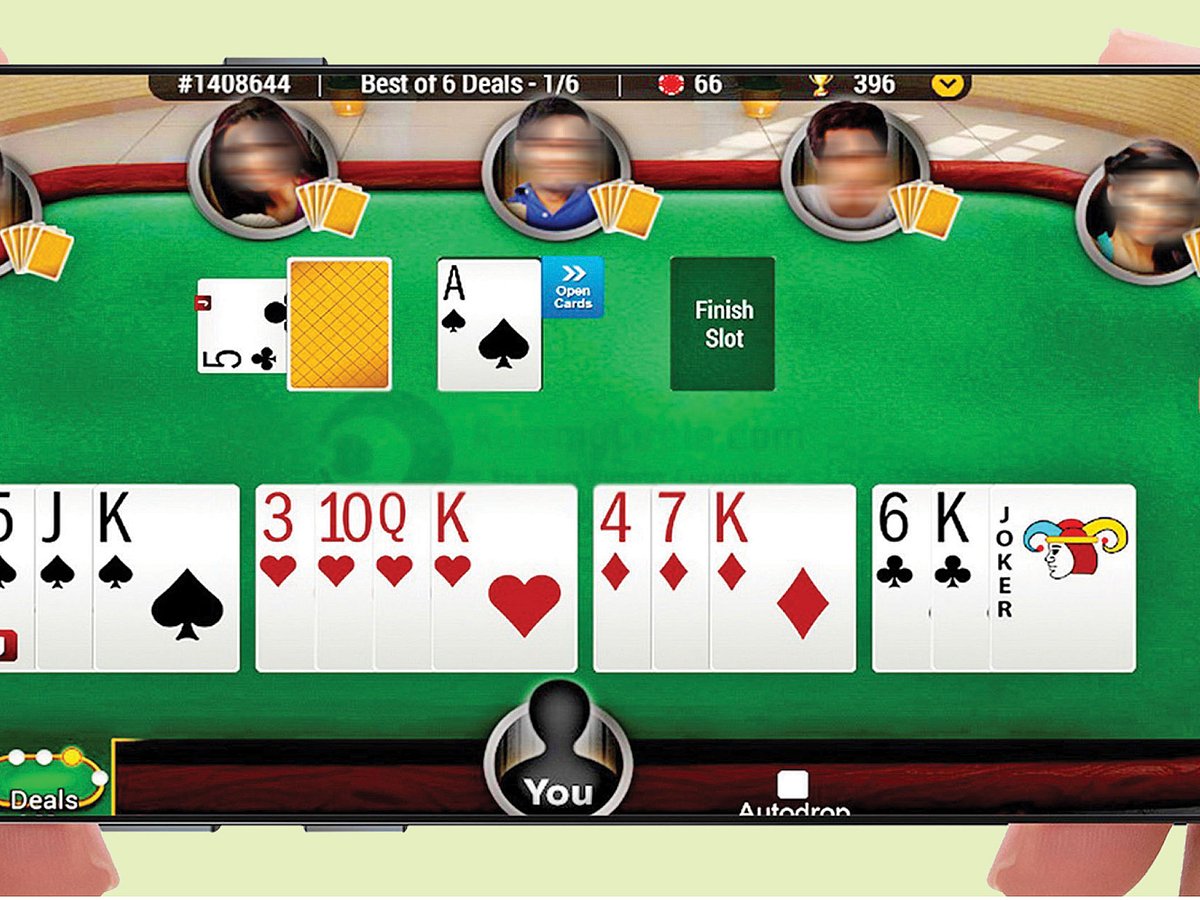1200x900 pixels.
Task: Pick up the Ace of Spades discard
Action: pyautogui.click(x=489, y=324)
